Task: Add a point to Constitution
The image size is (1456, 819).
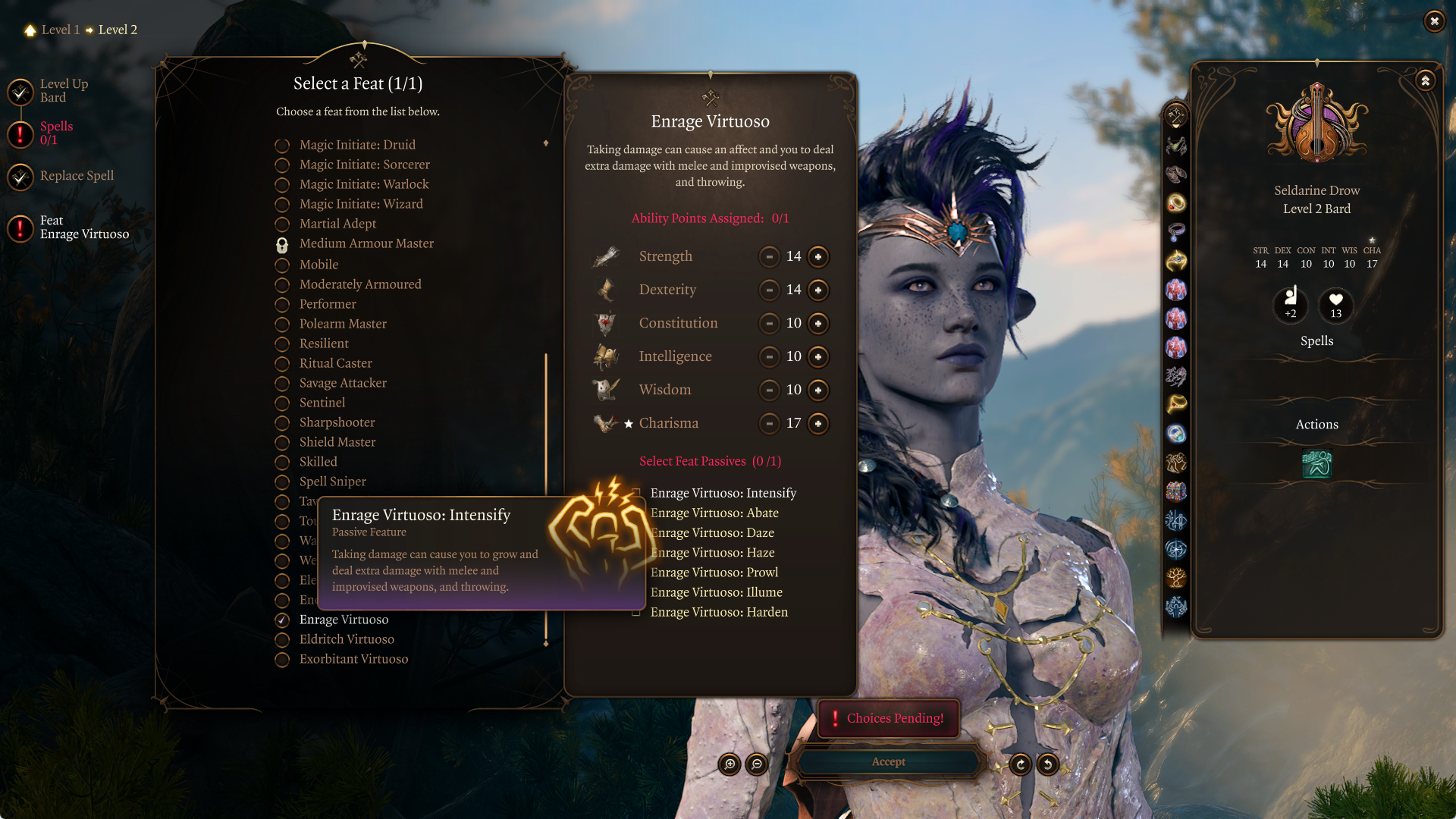Action: [818, 323]
